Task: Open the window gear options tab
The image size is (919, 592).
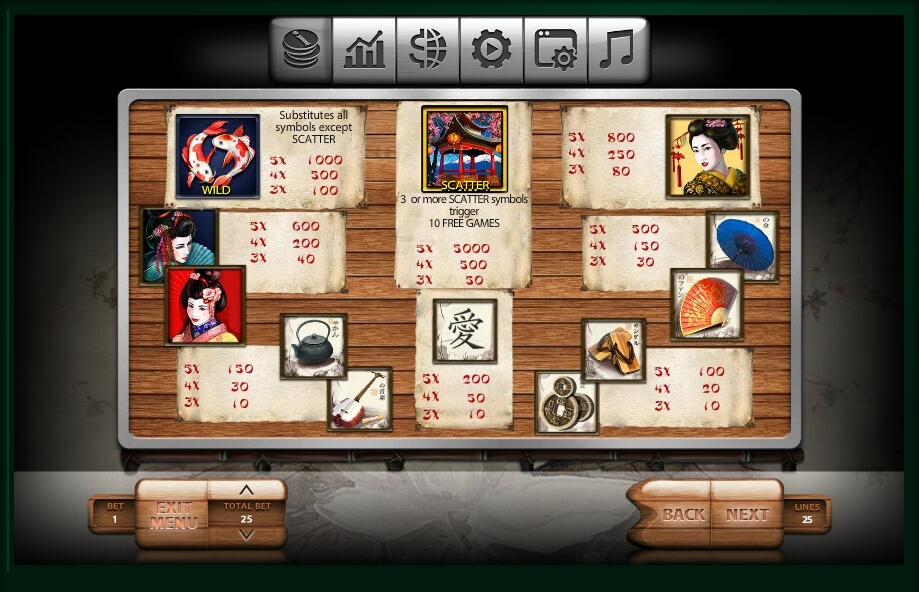Action: click(555, 50)
